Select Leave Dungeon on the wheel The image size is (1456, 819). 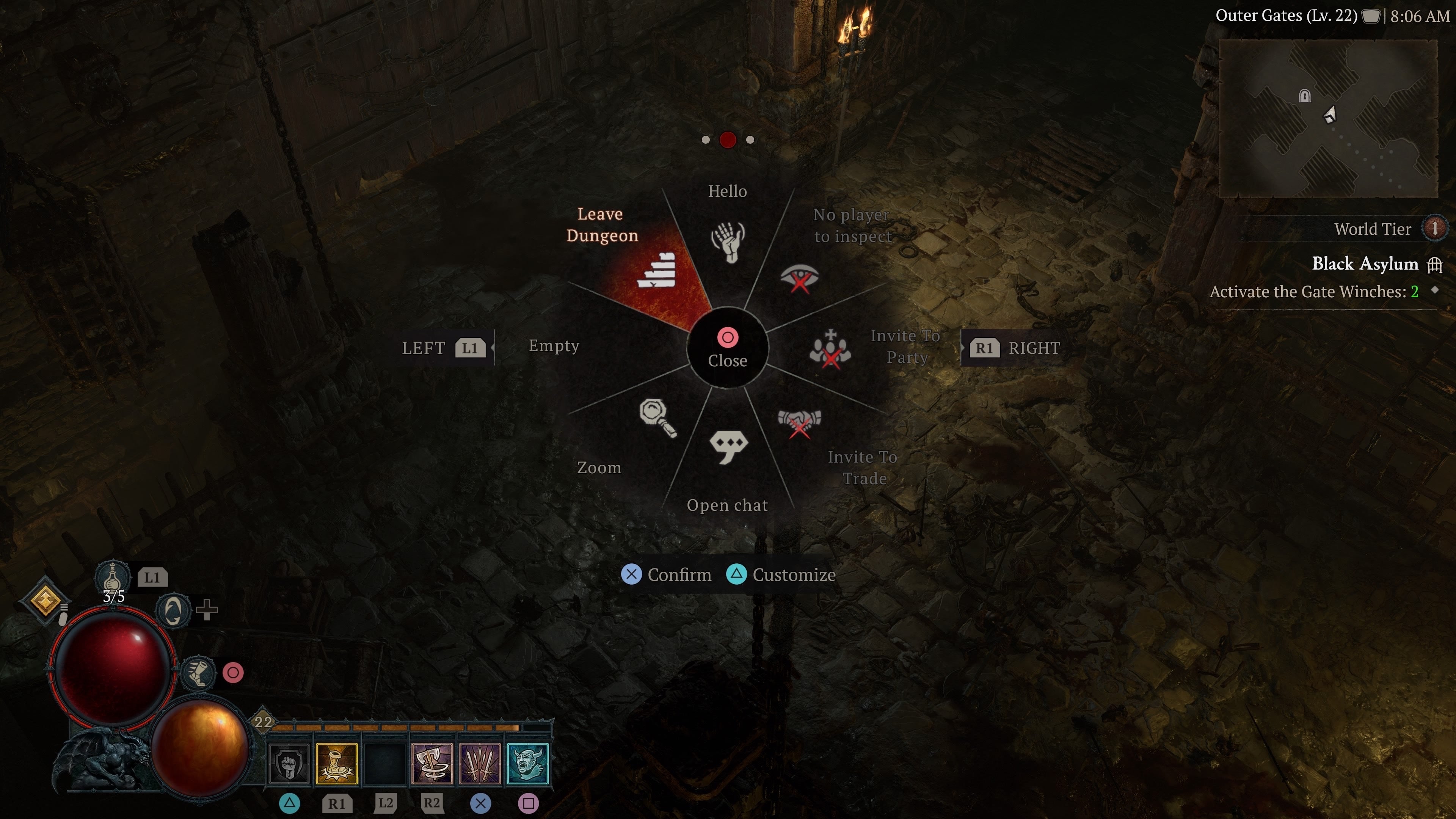tap(656, 271)
